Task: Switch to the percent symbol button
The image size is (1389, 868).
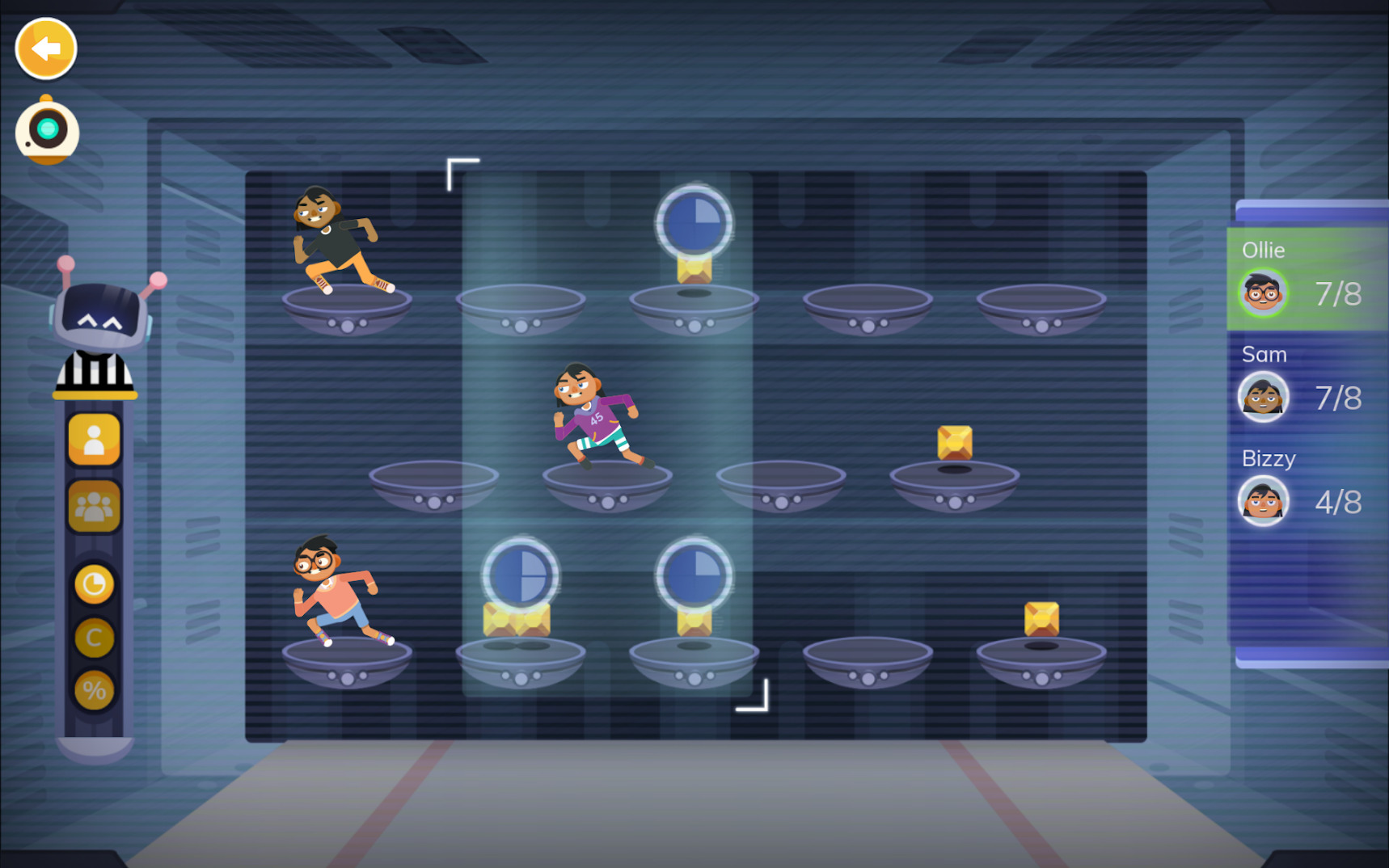Action: coord(94,691)
